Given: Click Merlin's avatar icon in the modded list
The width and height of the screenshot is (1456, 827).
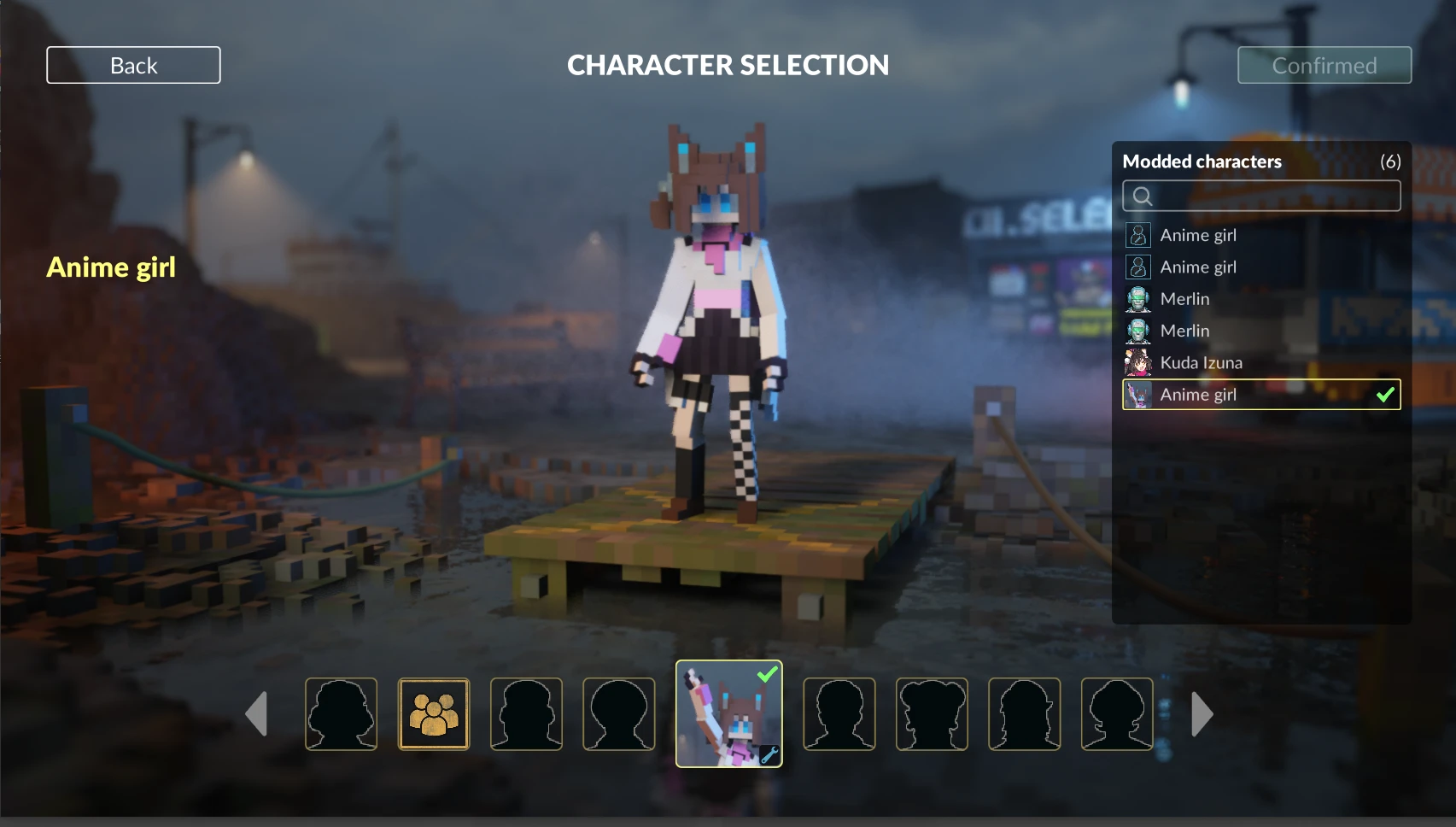Looking at the screenshot, I should coord(1137,298).
